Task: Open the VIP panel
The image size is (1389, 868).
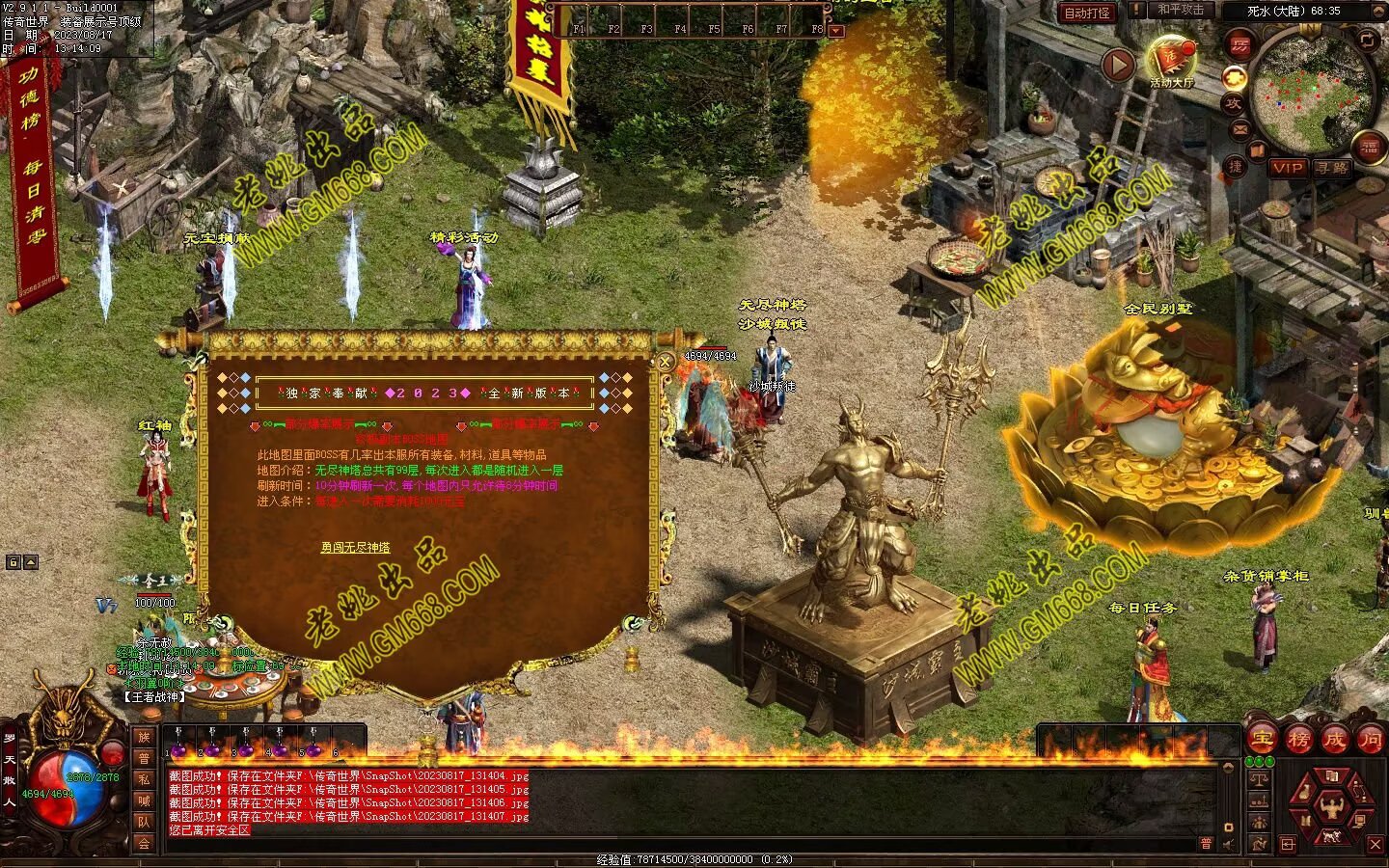Action: [1286, 168]
